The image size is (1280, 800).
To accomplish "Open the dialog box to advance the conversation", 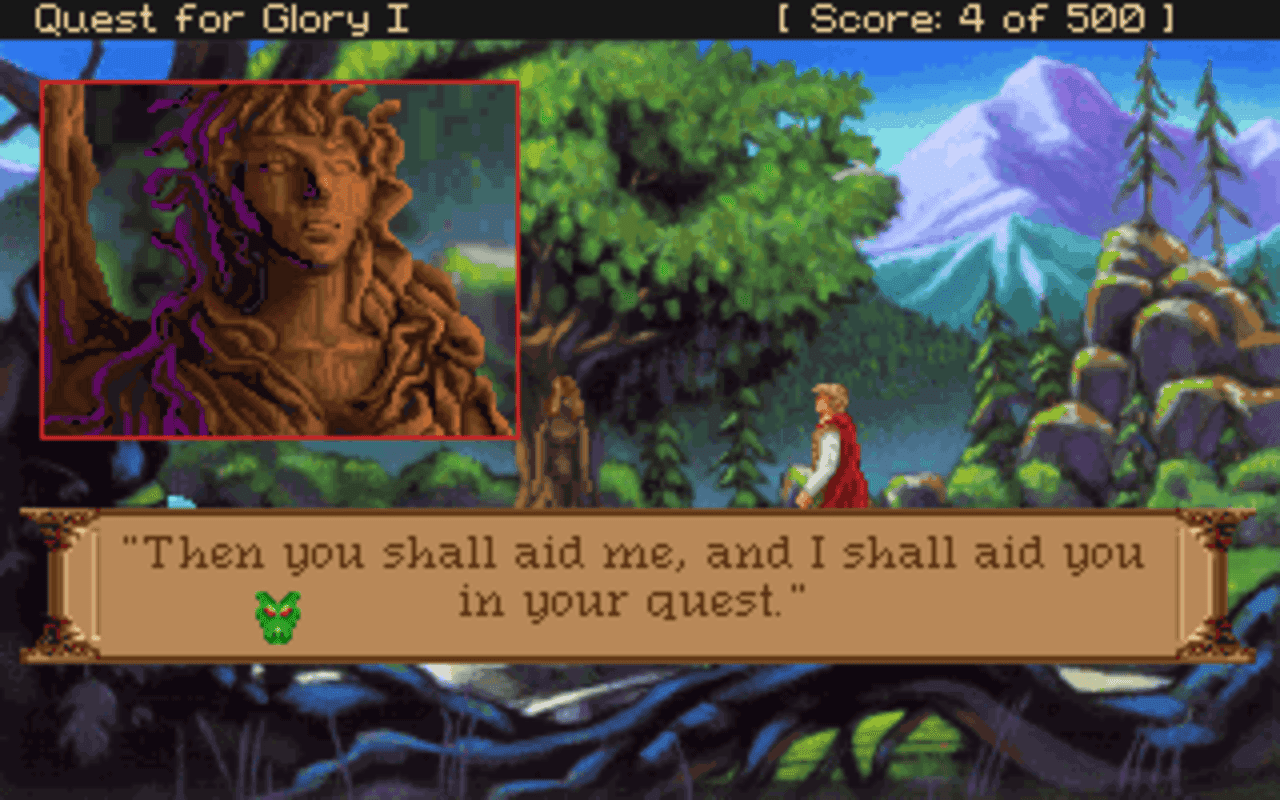I will pyautogui.click(x=640, y=580).
